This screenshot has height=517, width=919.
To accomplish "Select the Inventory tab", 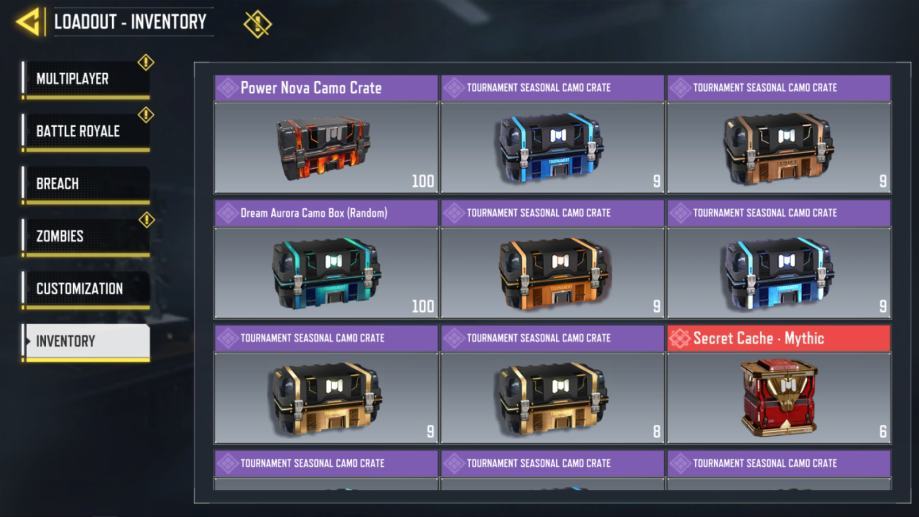I will point(85,342).
